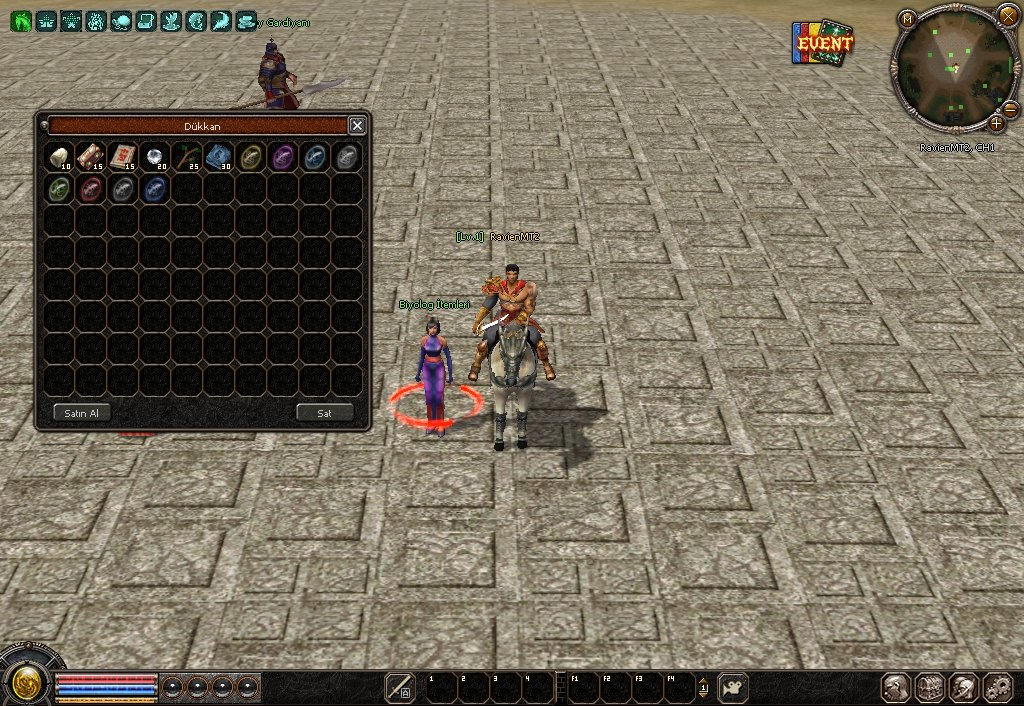This screenshot has height=706, width=1024.
Task: Open the large map with the M button
Action: 907,18
